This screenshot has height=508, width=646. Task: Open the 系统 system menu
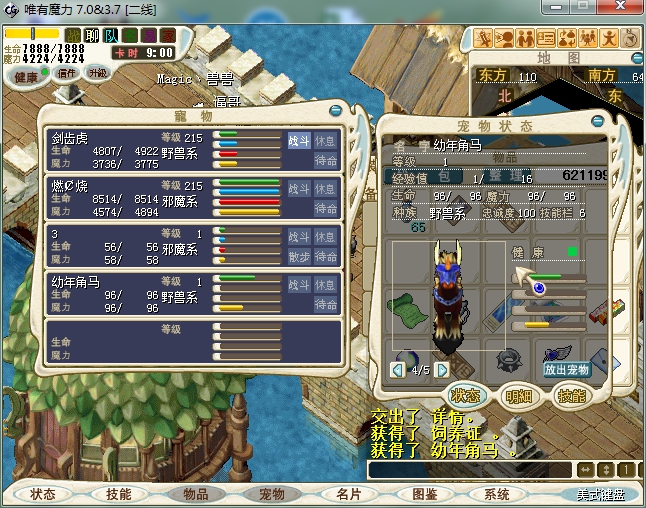[x=497, y=494]
